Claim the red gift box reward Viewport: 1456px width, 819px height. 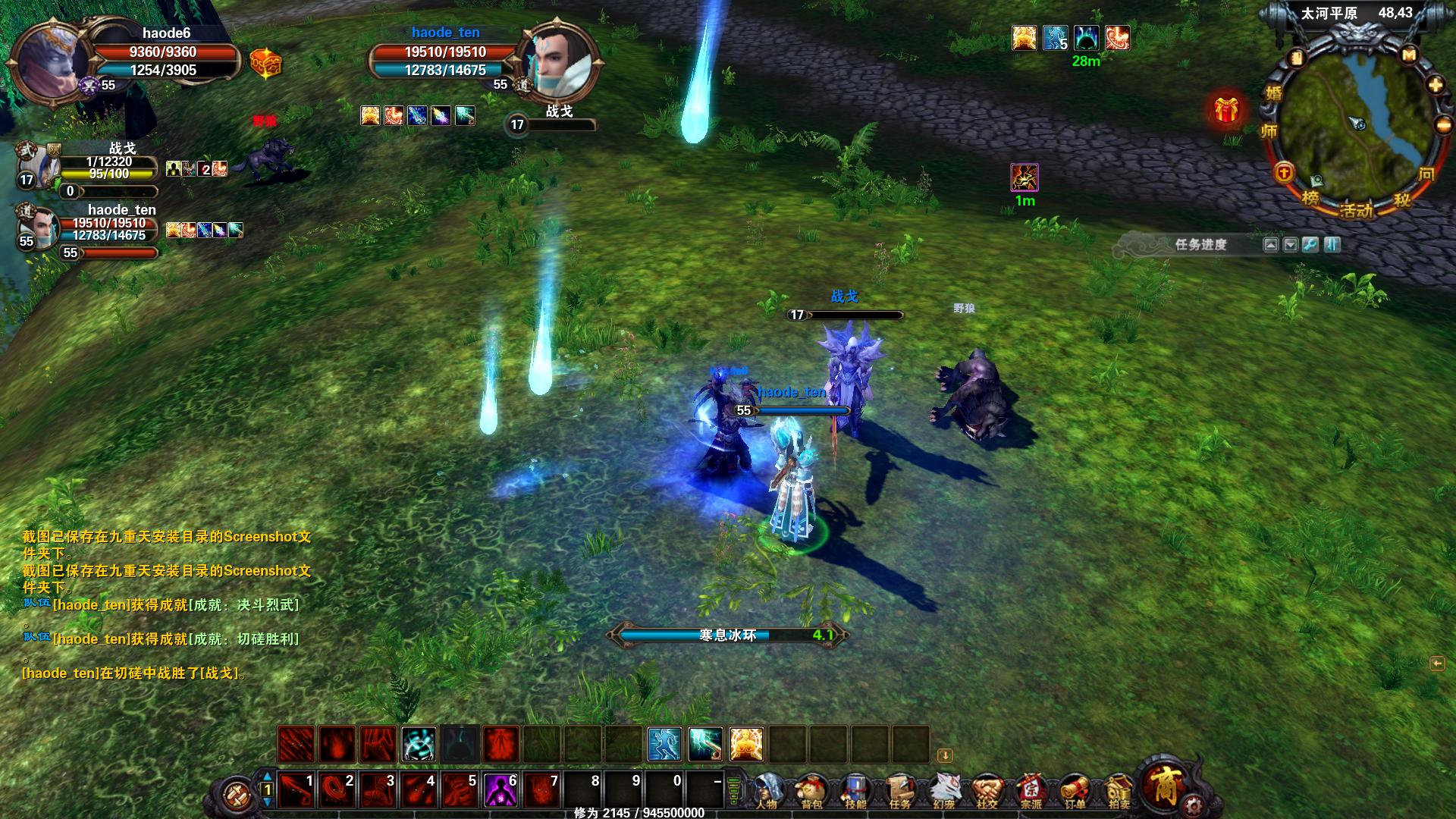point(1225,111)
